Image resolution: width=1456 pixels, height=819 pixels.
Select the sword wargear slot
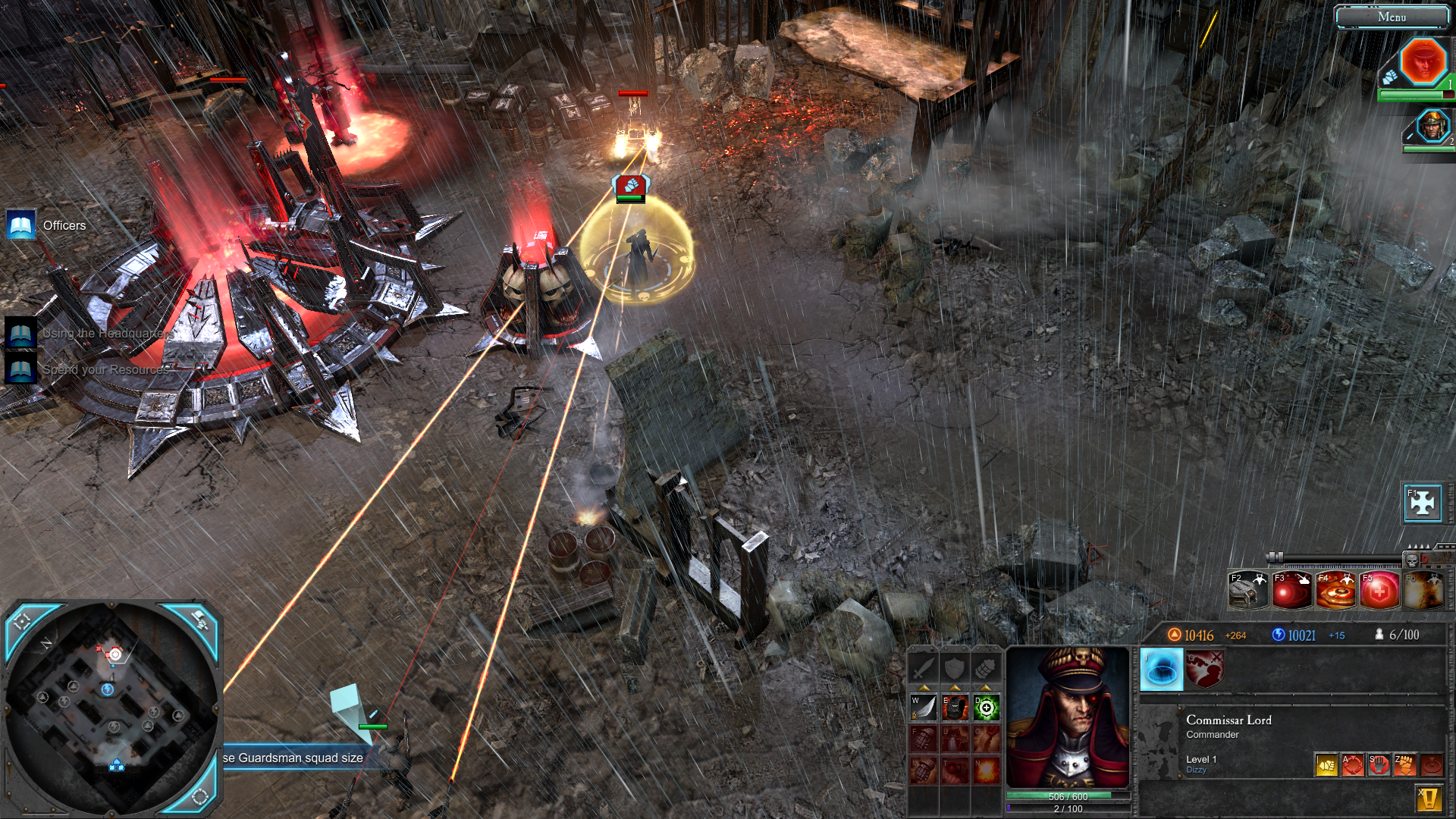(924, 708)
